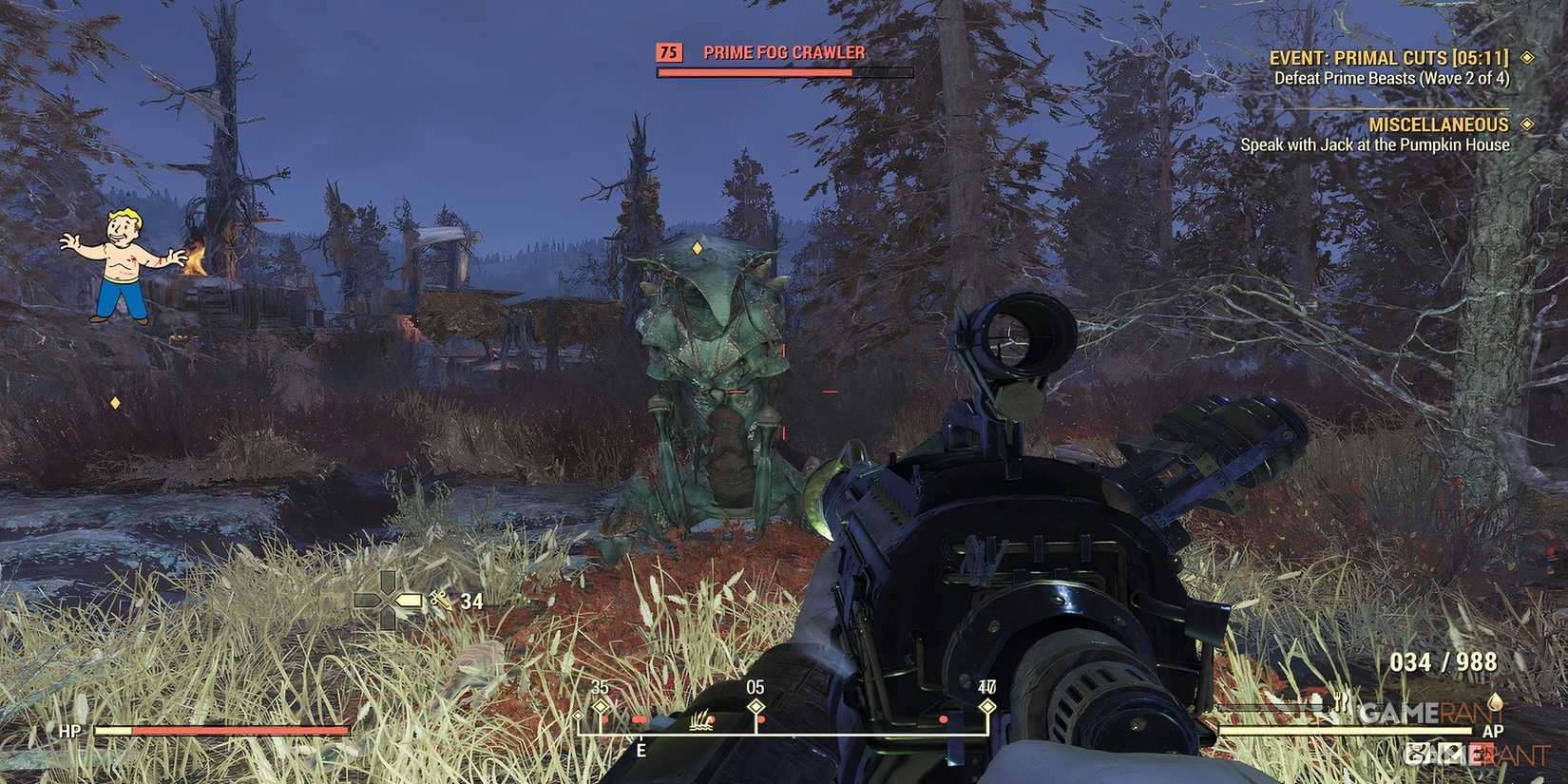Click the crossed-out mutation status icon
The height and width of the screenshot is (784, 1568).
(1452, 752)
